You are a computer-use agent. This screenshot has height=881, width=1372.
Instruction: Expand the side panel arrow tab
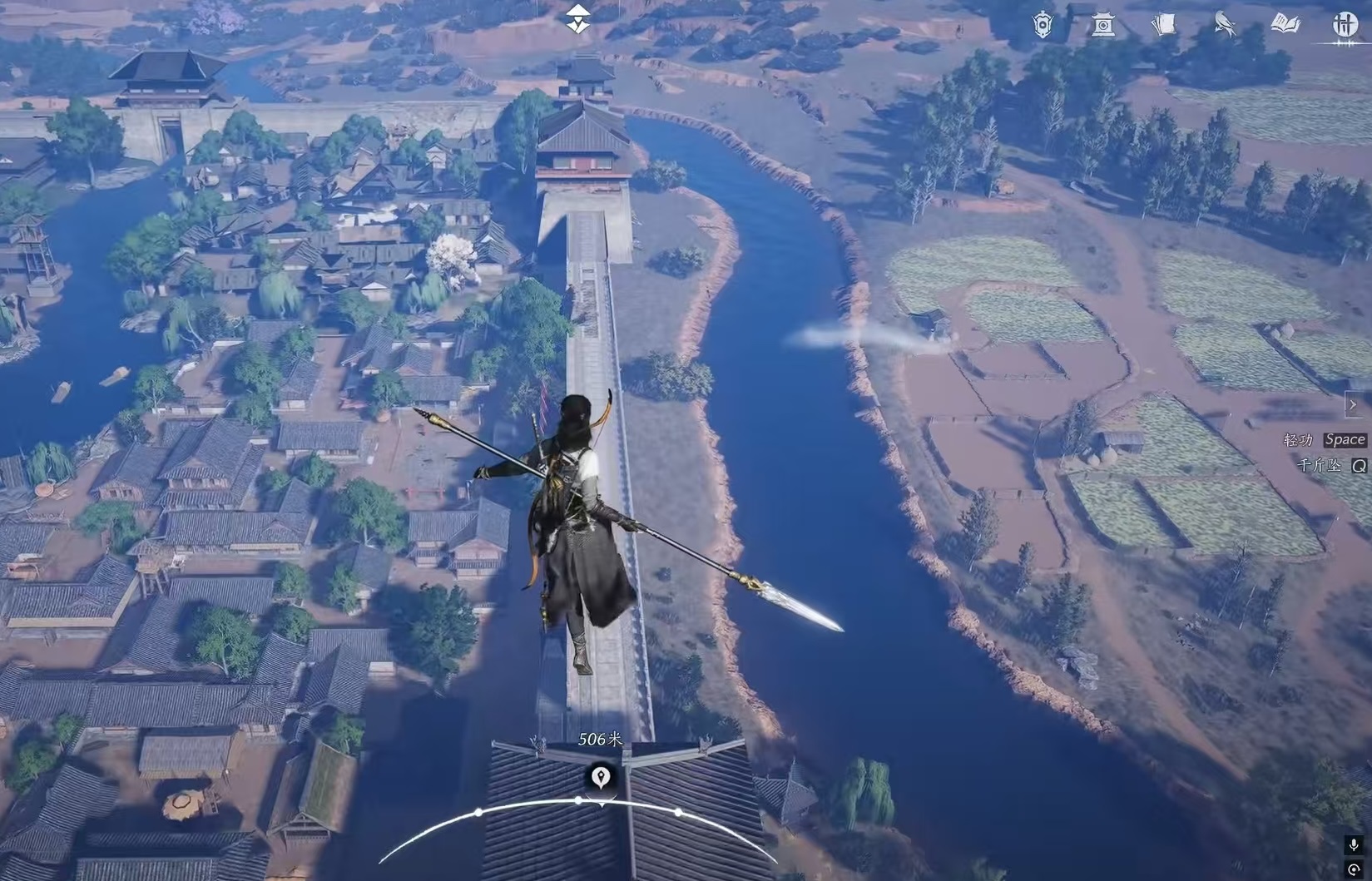pyautogui.click(x=1352, y=405)
